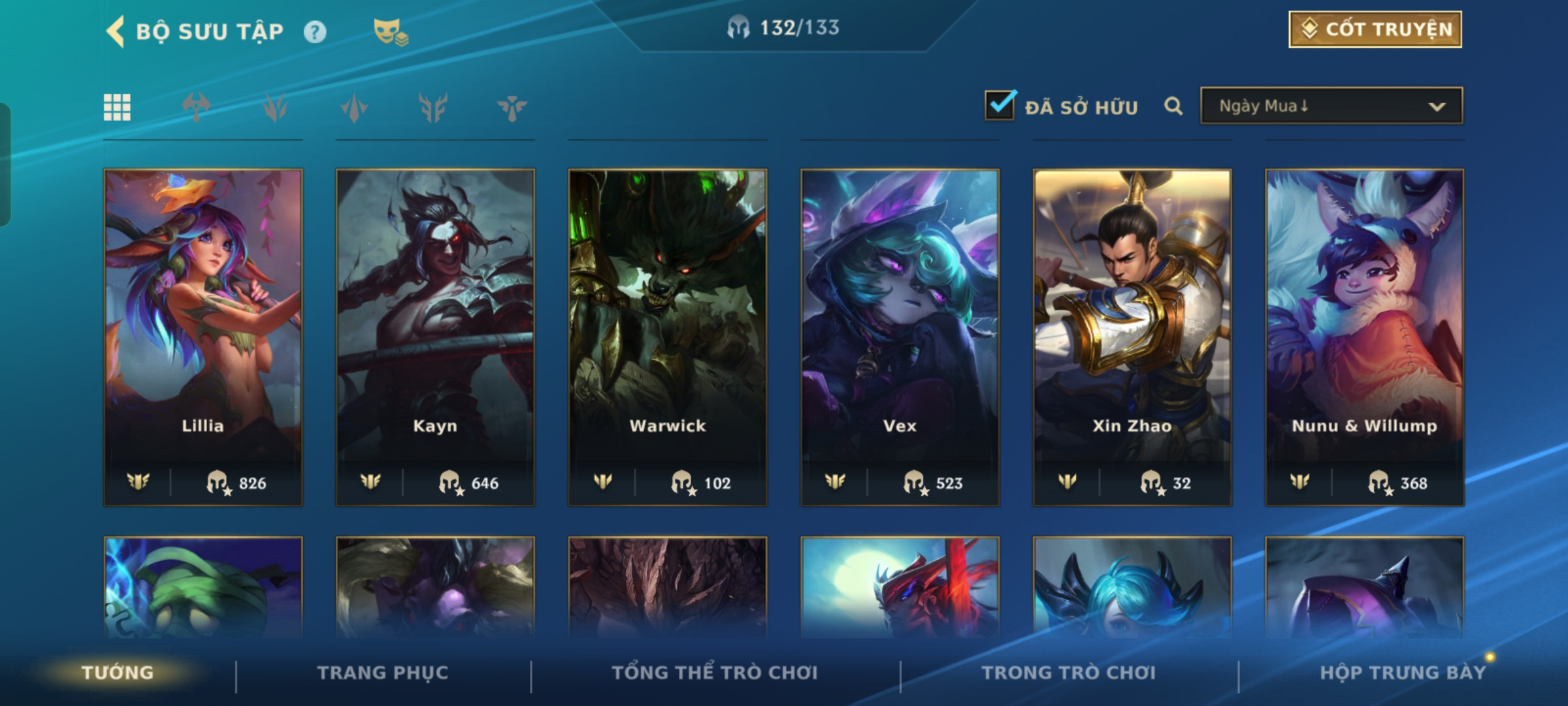
Task: Expand the Ngày Mua sort dropdown
Action: (x=1331, y=106)
